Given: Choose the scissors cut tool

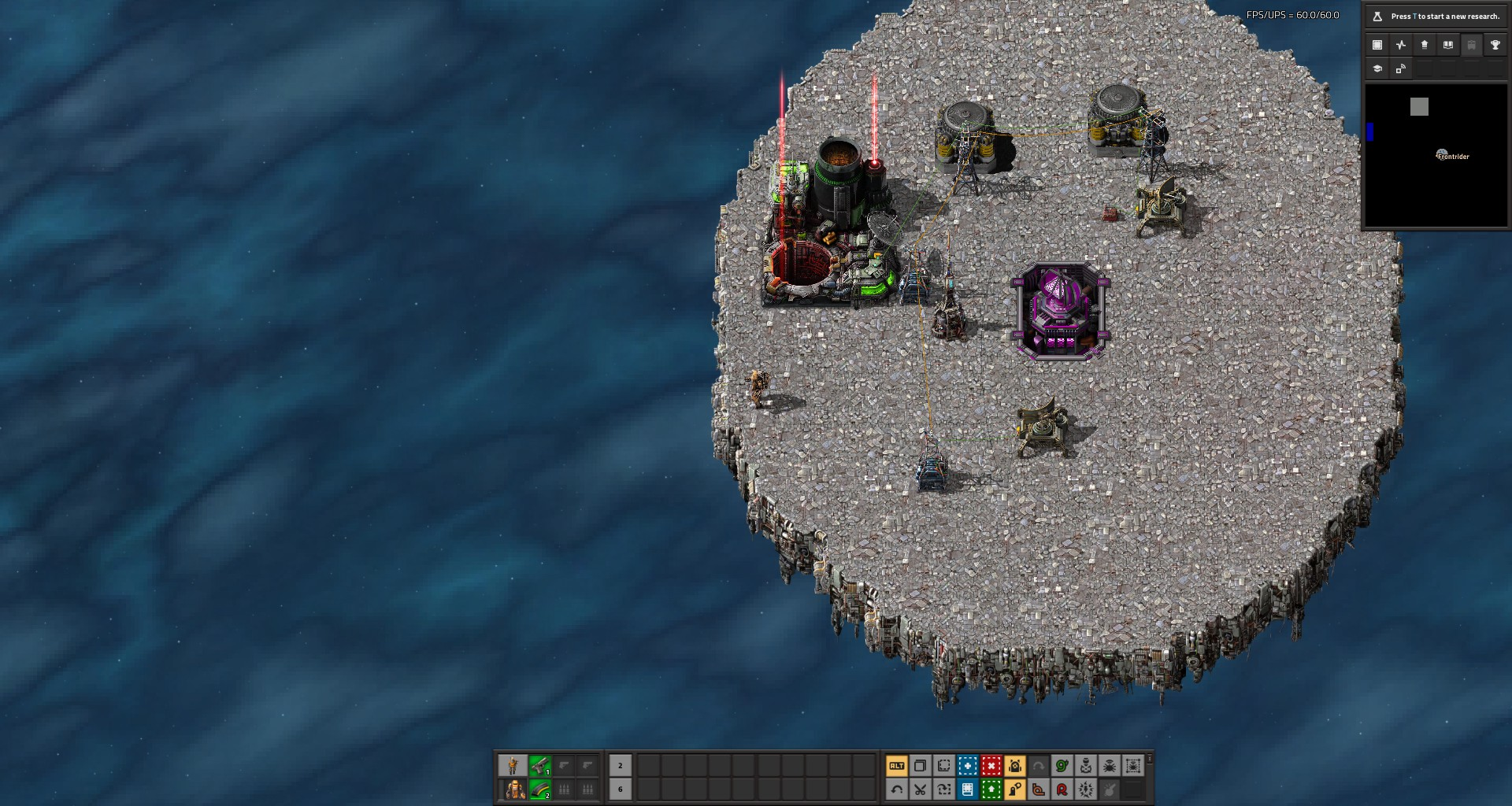Looking at the screenshot, I should 920,789.
